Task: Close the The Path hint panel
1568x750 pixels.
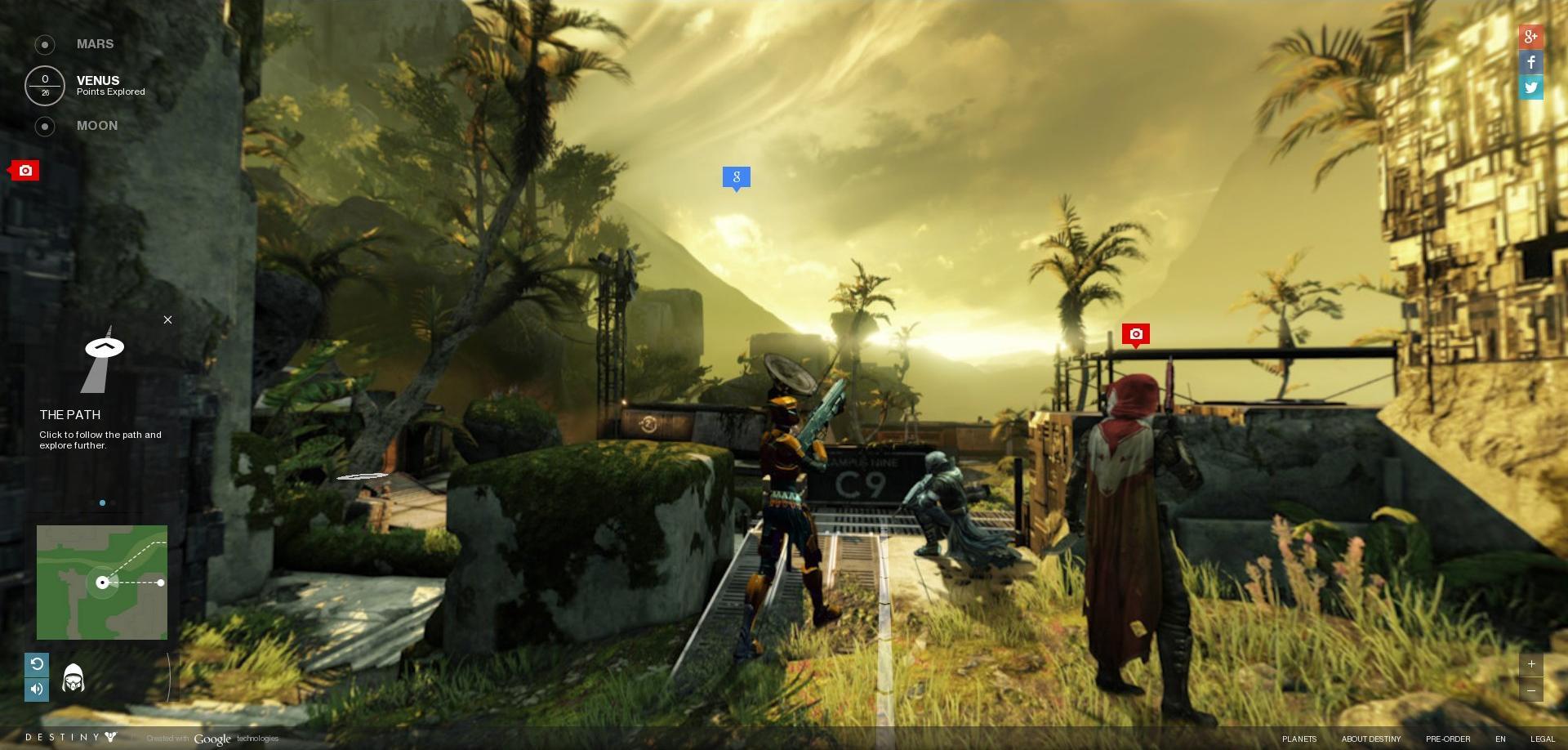Action: pyautogui.click(x=167, y=319)
